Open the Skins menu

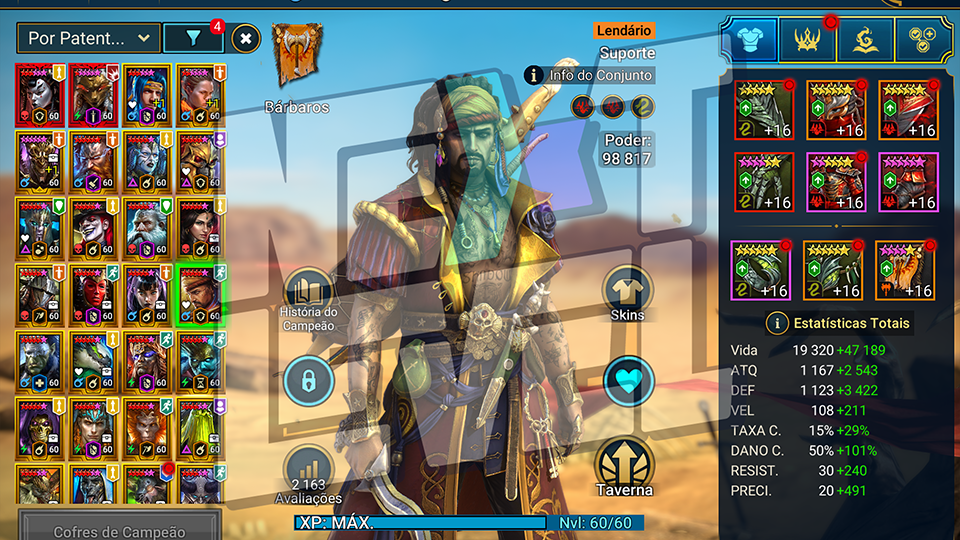tap(628, 294)
